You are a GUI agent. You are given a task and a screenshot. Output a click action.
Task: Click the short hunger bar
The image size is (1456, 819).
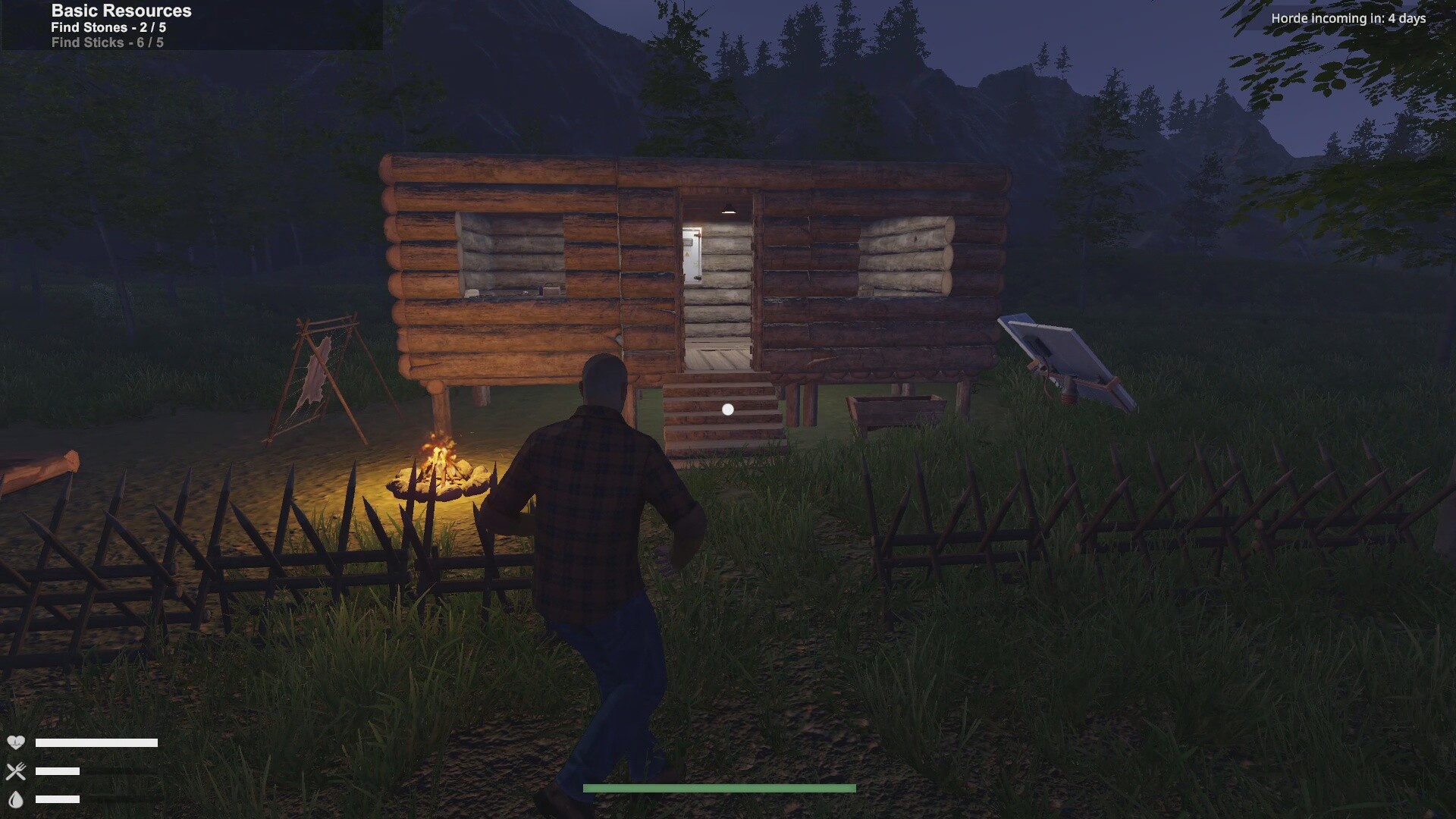(x=57, y=771)
